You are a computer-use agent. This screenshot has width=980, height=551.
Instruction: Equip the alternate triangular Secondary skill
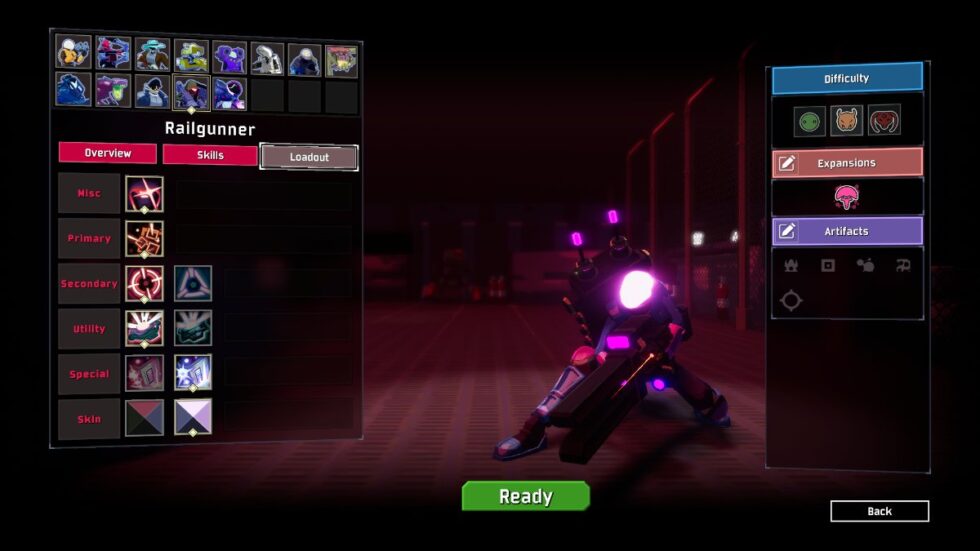click(x=193, y=284)
